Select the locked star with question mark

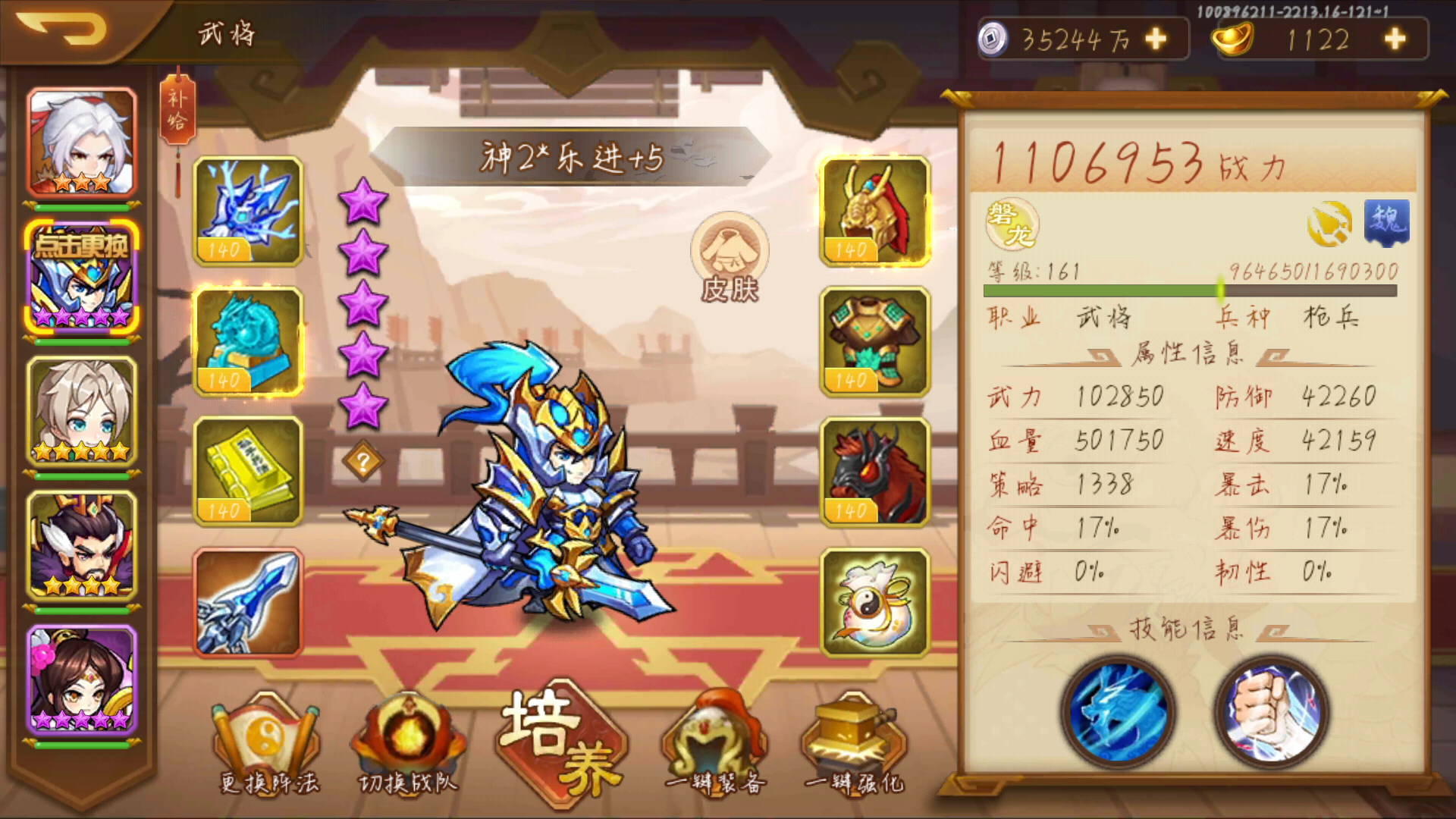364,461
